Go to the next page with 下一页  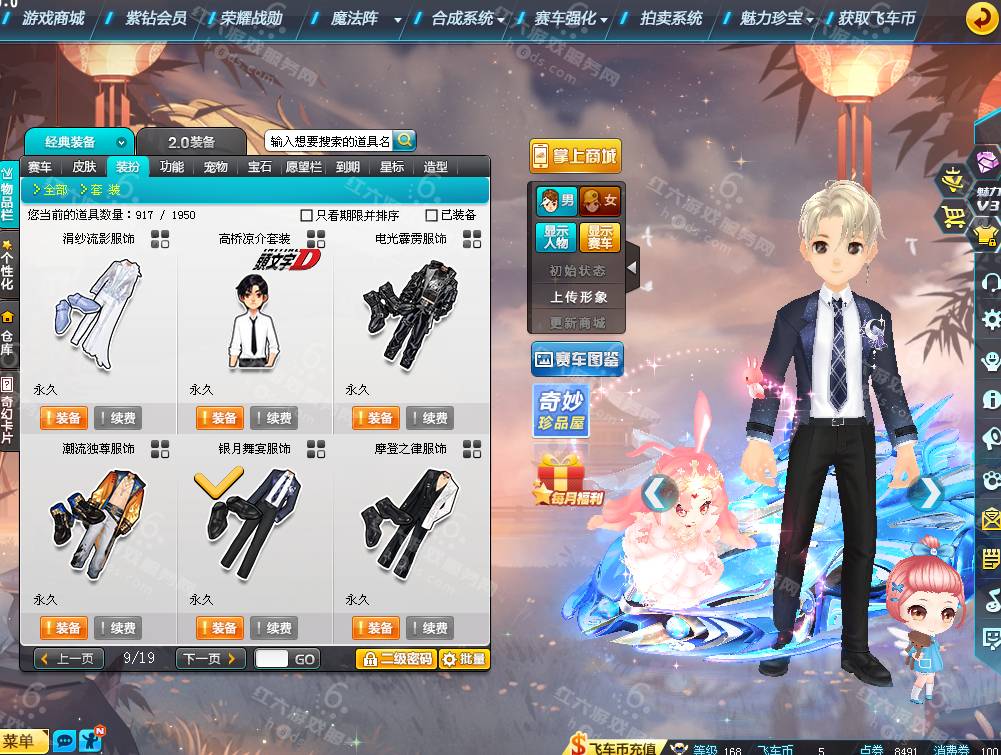pos(210,659)
